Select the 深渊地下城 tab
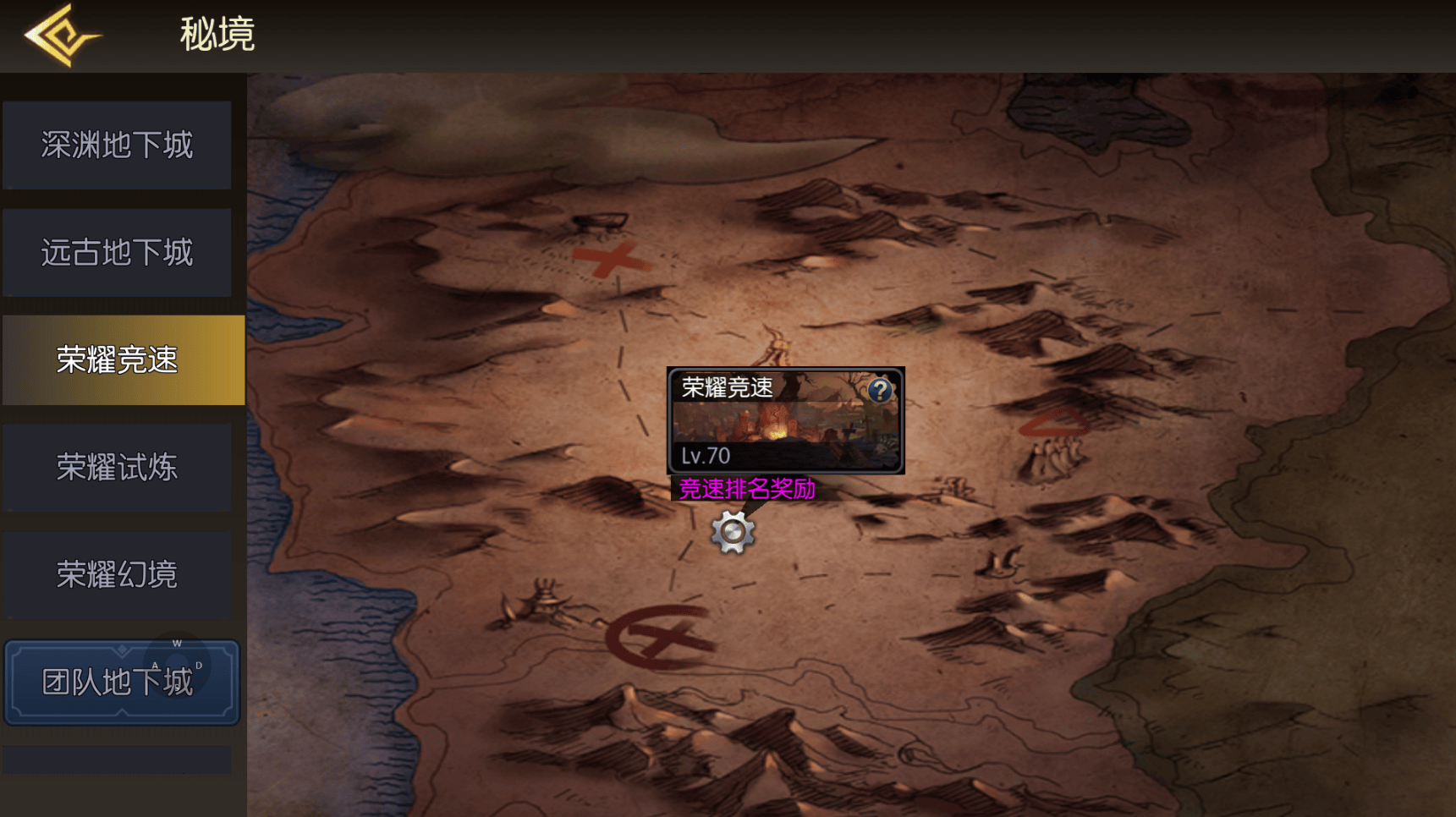The width and height of the screenshot is (1456, 817). point(117,145)
